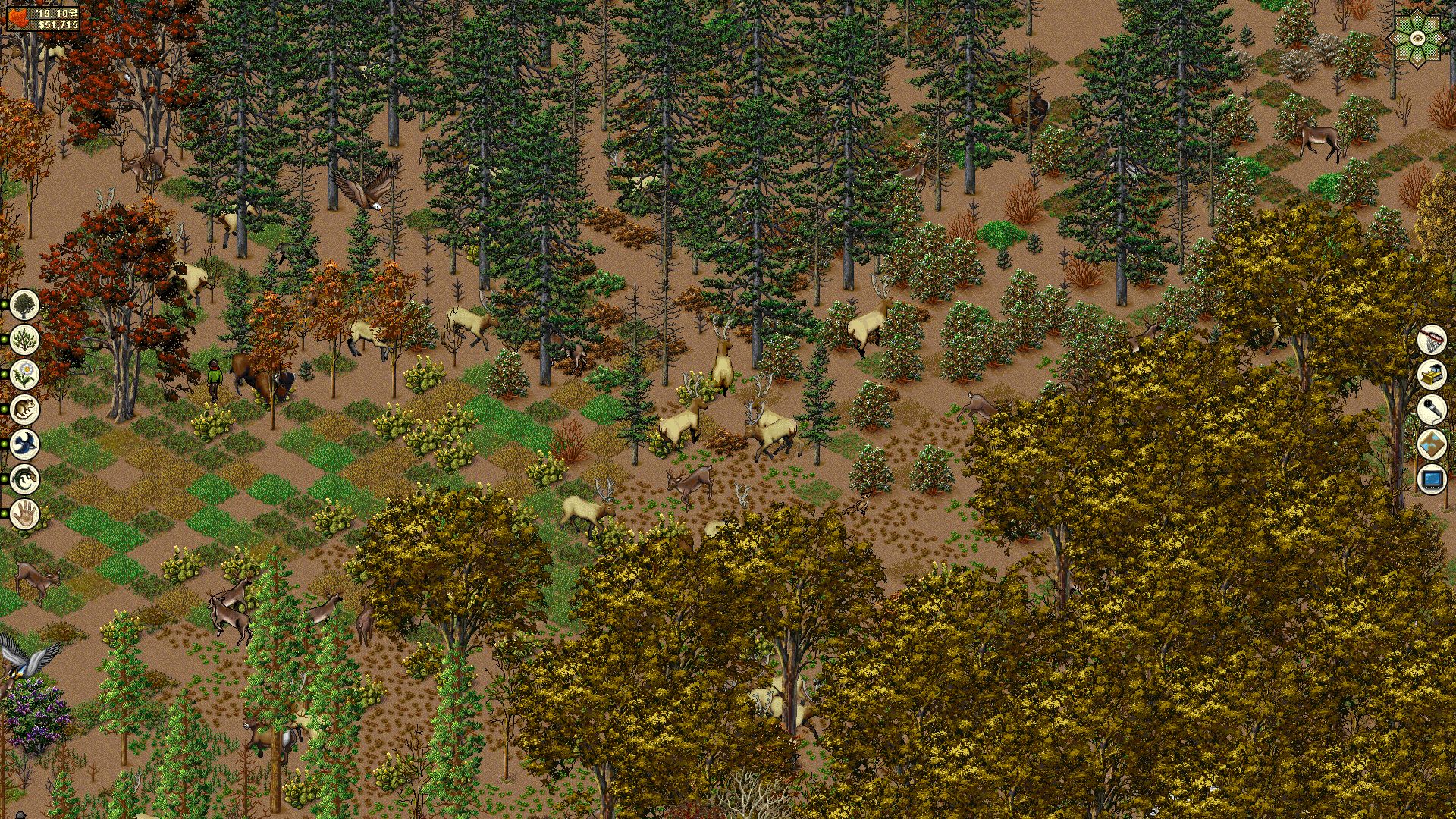
Task: Click the blue monitor screen icon
Action: pos(1432,480)
